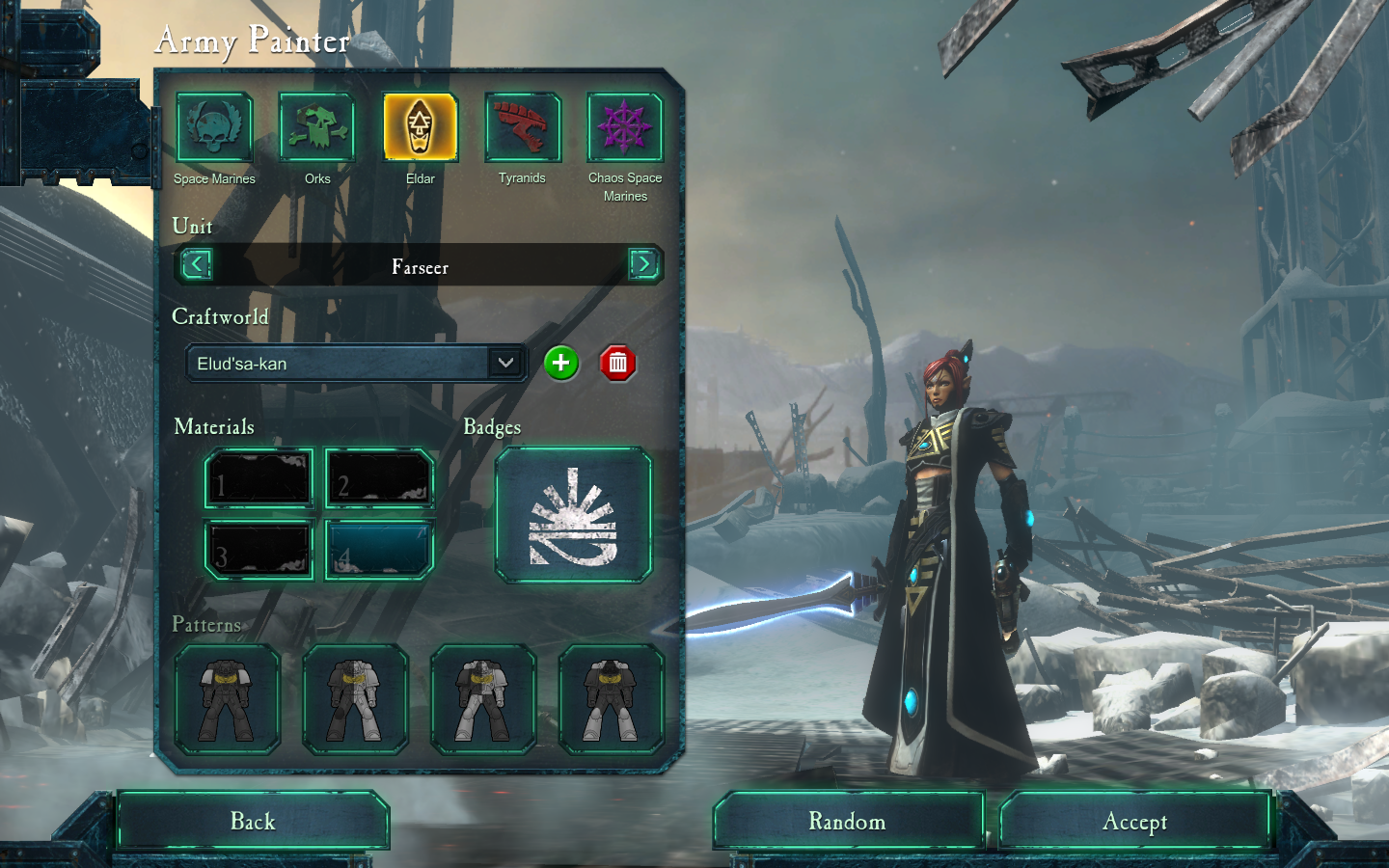Select material swatch number 3
The height and width of the screenshot is (868, 1389).
point(259,551)
